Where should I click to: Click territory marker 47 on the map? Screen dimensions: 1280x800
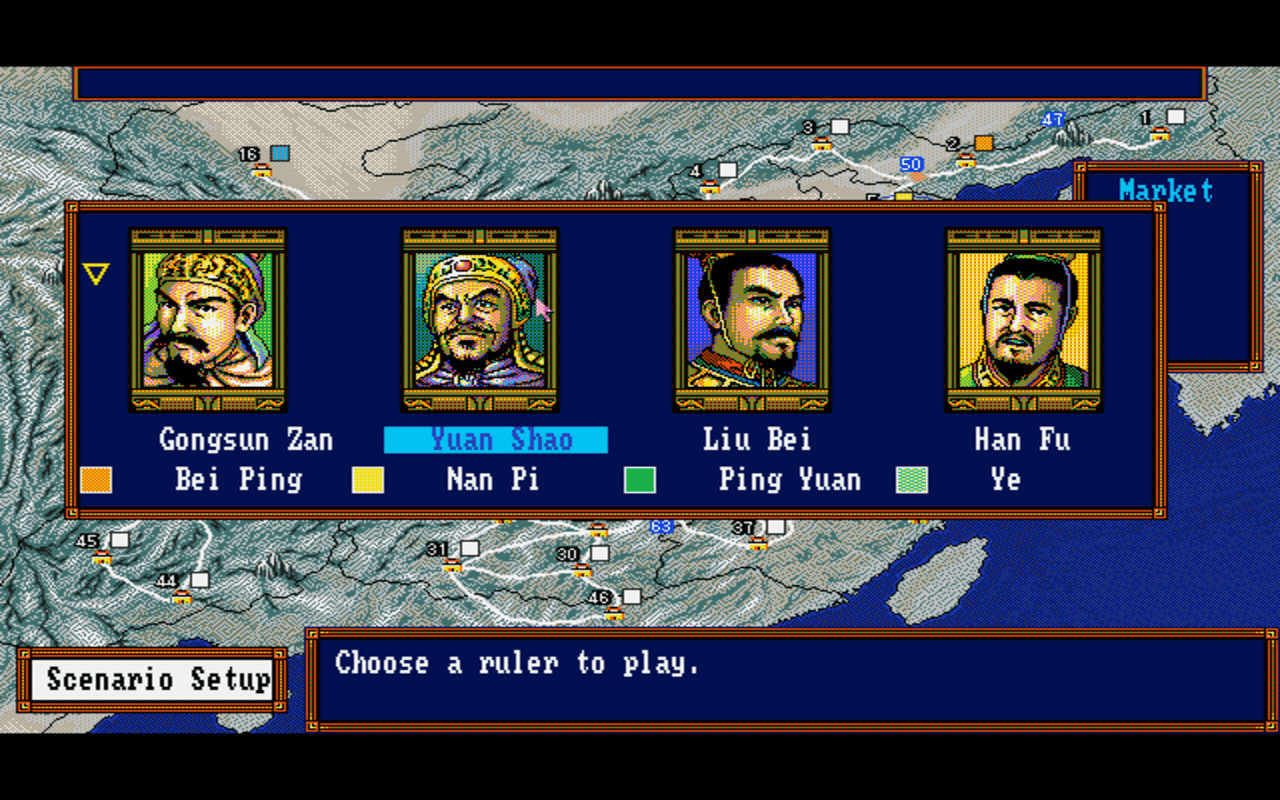1051,119
